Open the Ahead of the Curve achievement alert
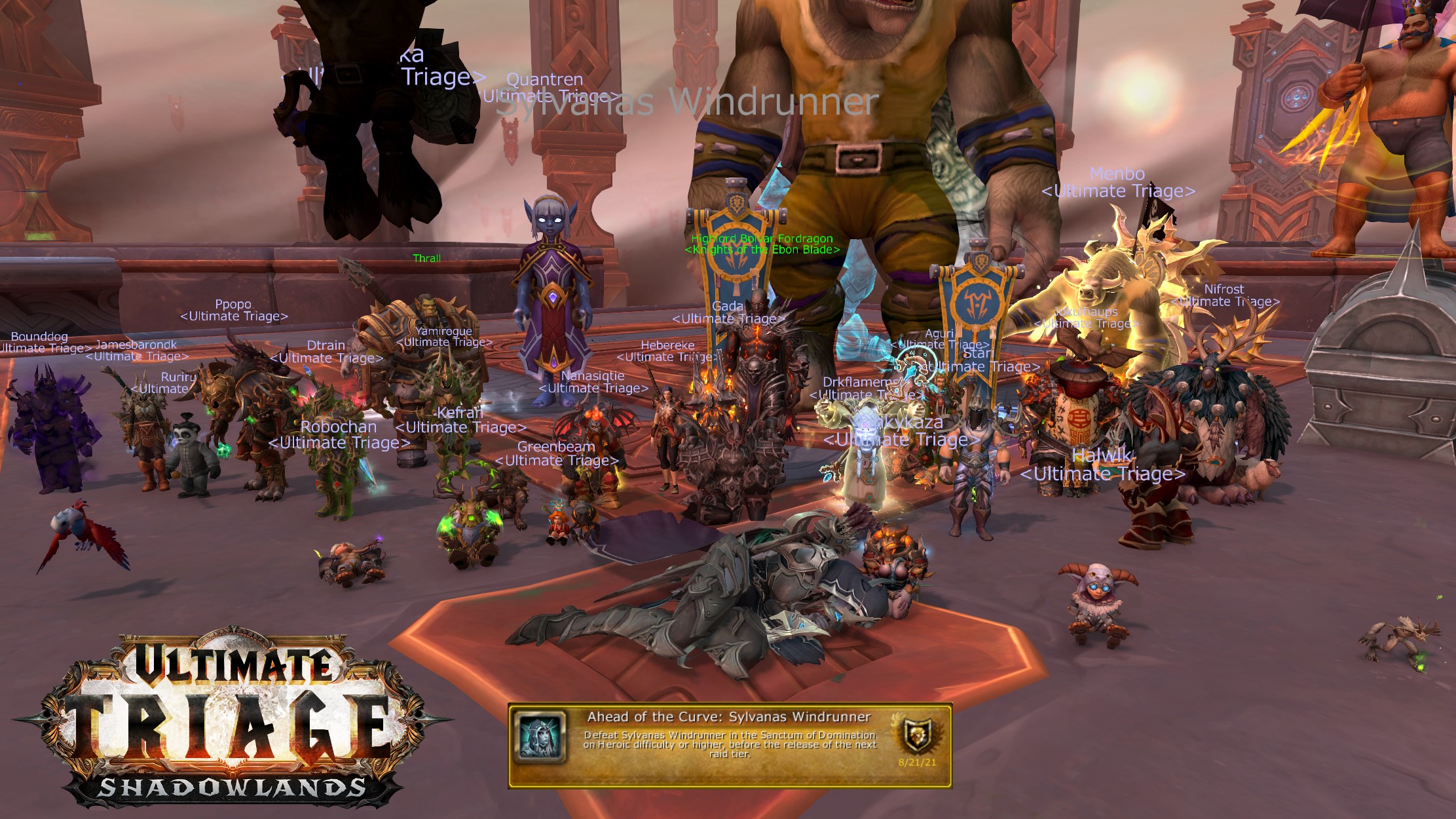The image size is (1456, 819). tap(729, 745)
